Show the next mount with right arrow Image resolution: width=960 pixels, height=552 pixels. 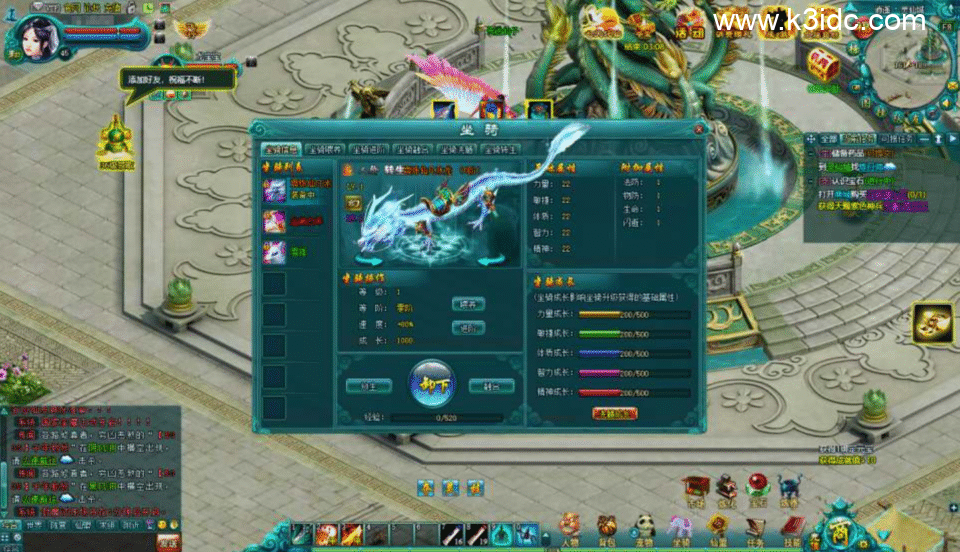490,261
